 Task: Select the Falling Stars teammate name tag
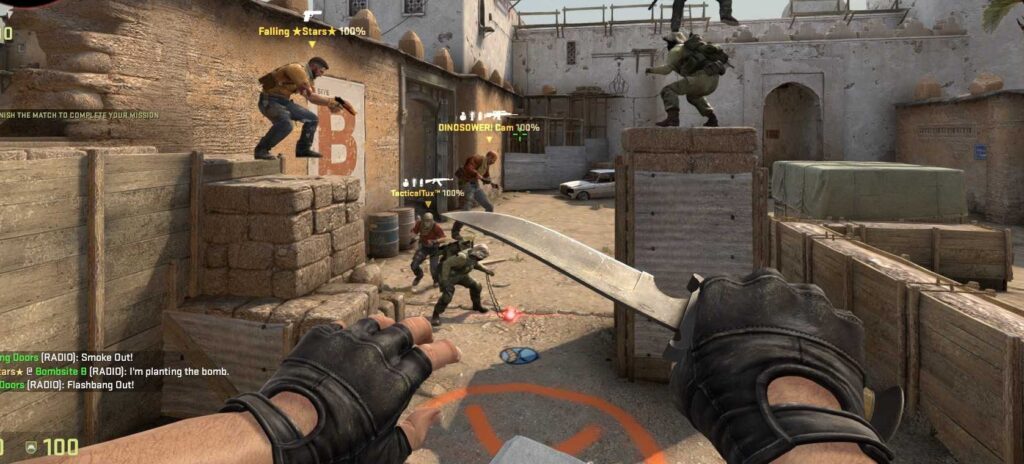(311, 31)
